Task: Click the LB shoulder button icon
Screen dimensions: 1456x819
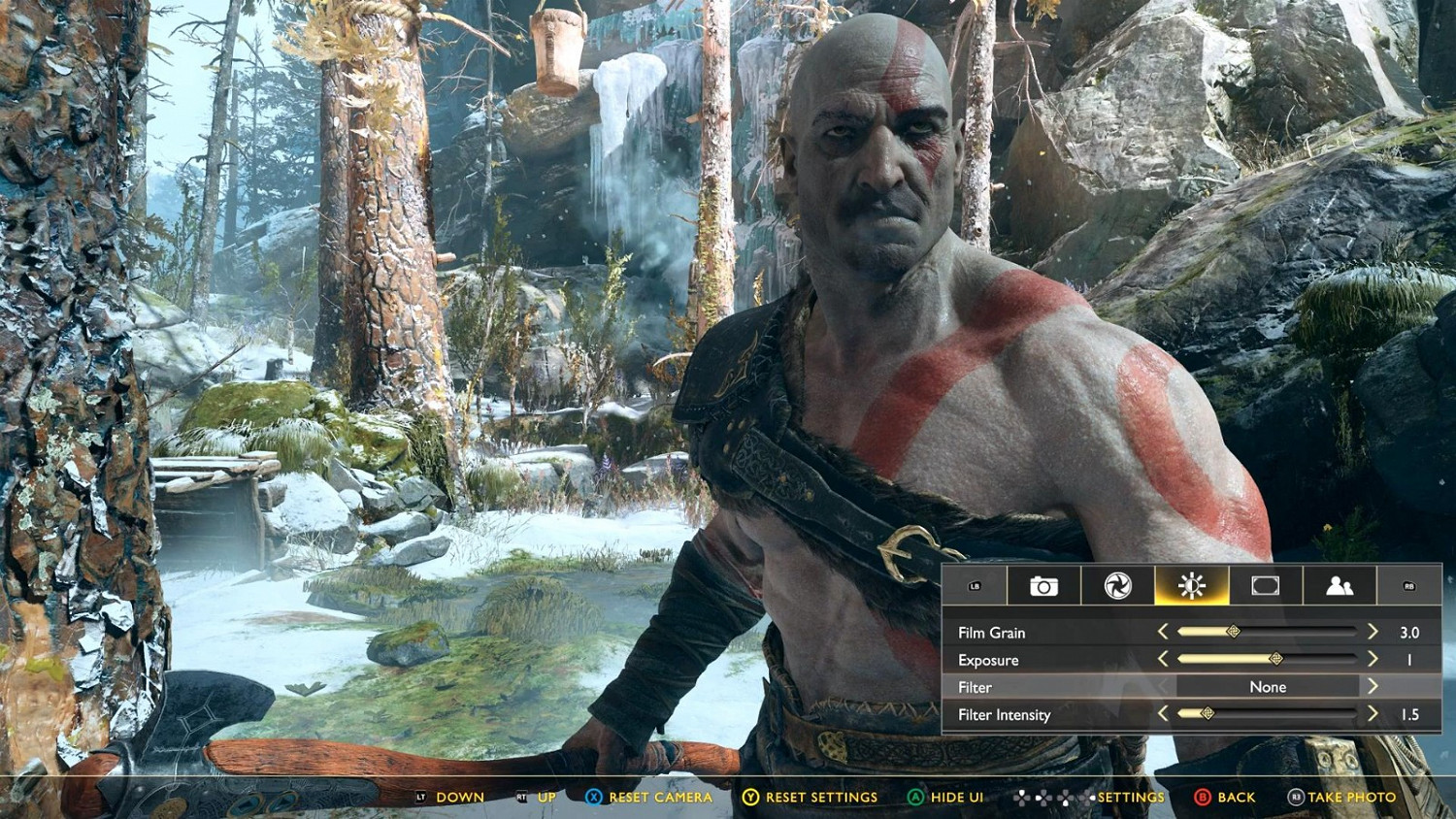Action: pos(976,585)
